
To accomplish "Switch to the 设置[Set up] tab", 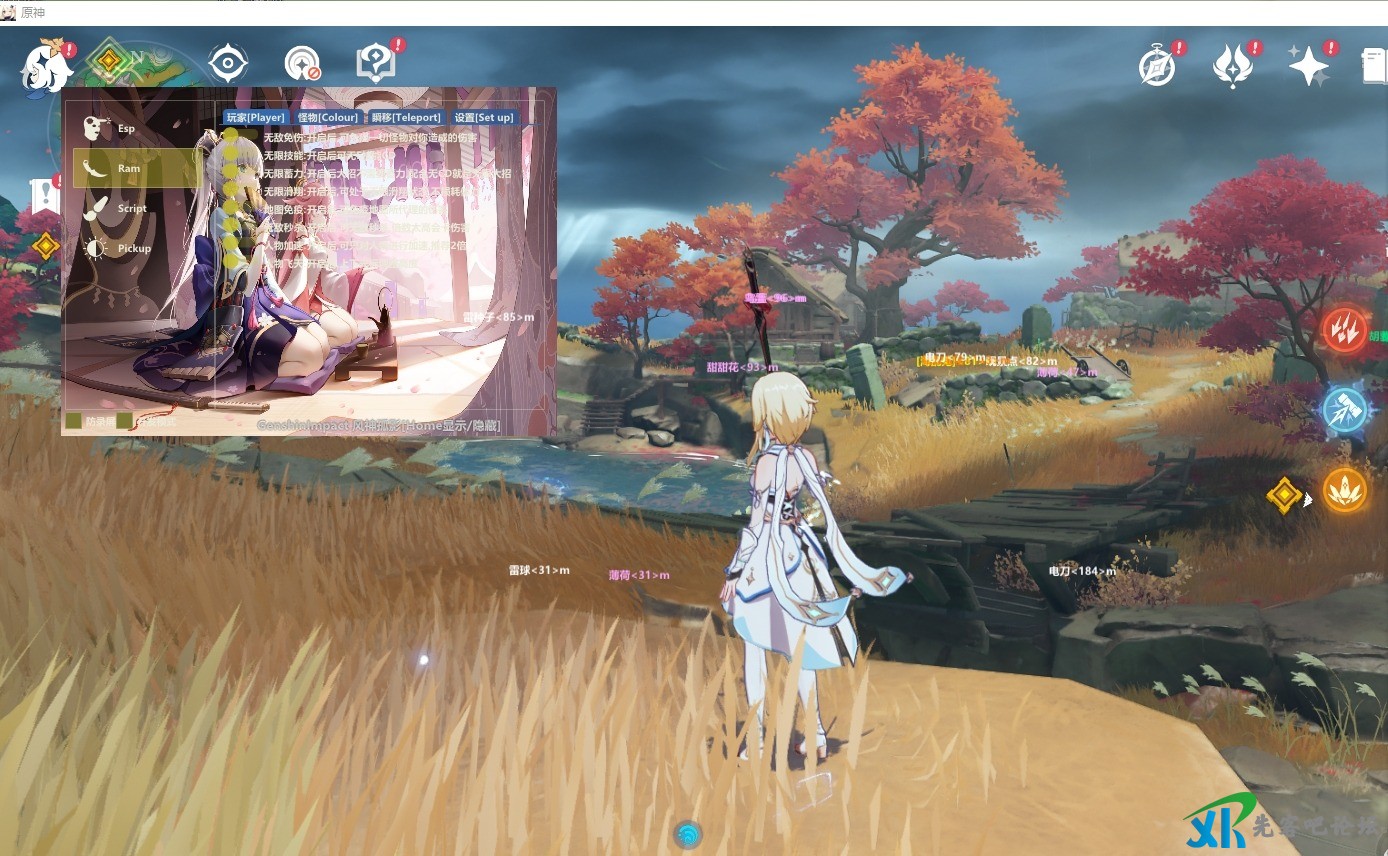I will pos(483,117).
